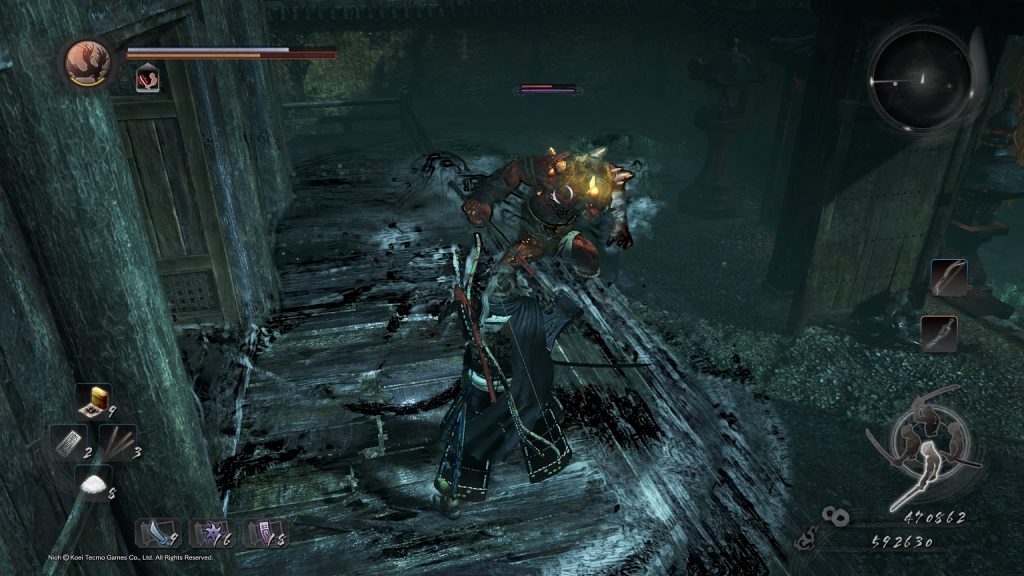Use the purple talisman scroll slot

pos(265,533)
